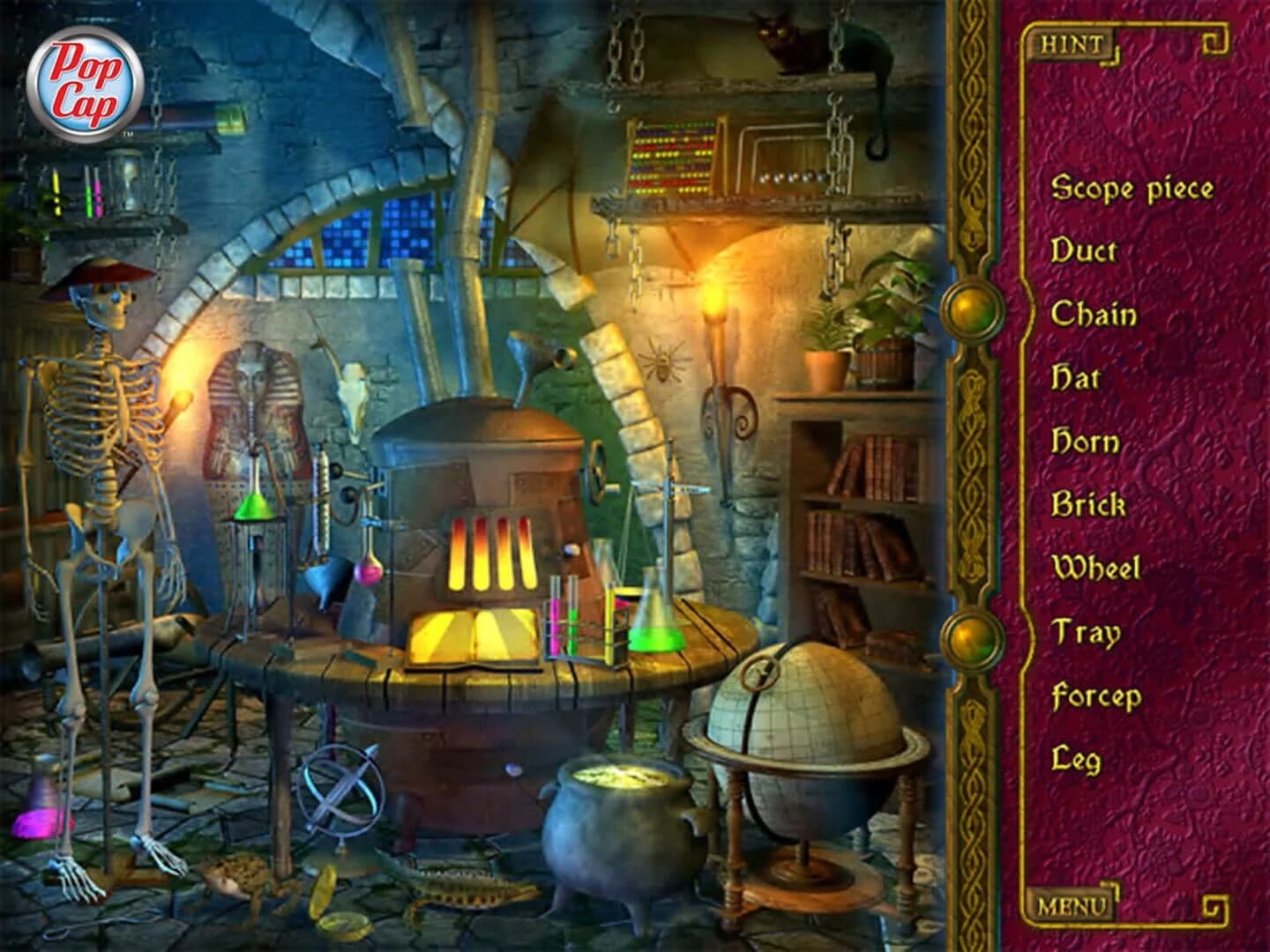Select 'Duct' from the item list
The width and height of the screenshot is (1270, 952).
[x=1086, y=251]
